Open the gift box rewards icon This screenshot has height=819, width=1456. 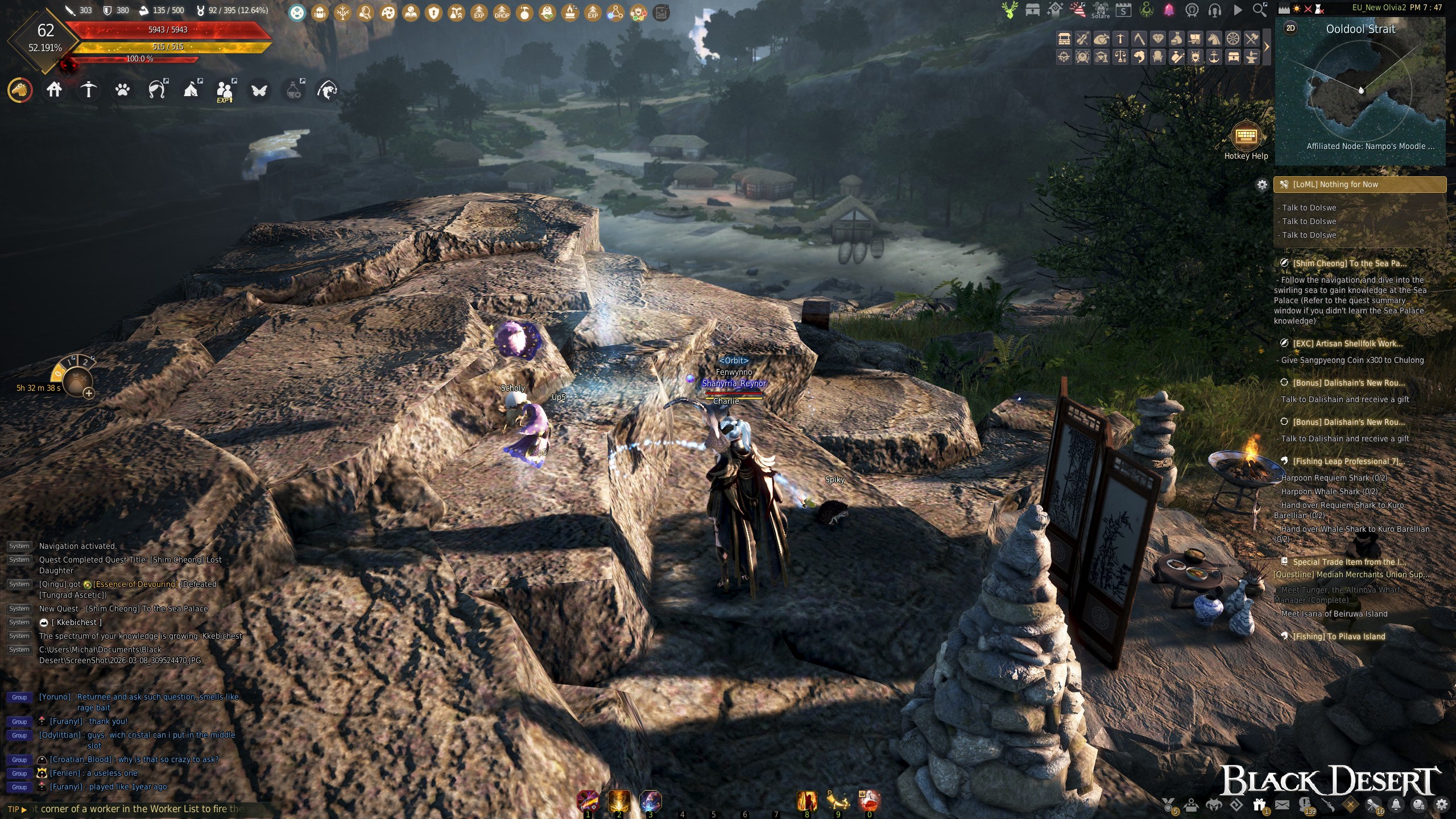point(1259,804)
